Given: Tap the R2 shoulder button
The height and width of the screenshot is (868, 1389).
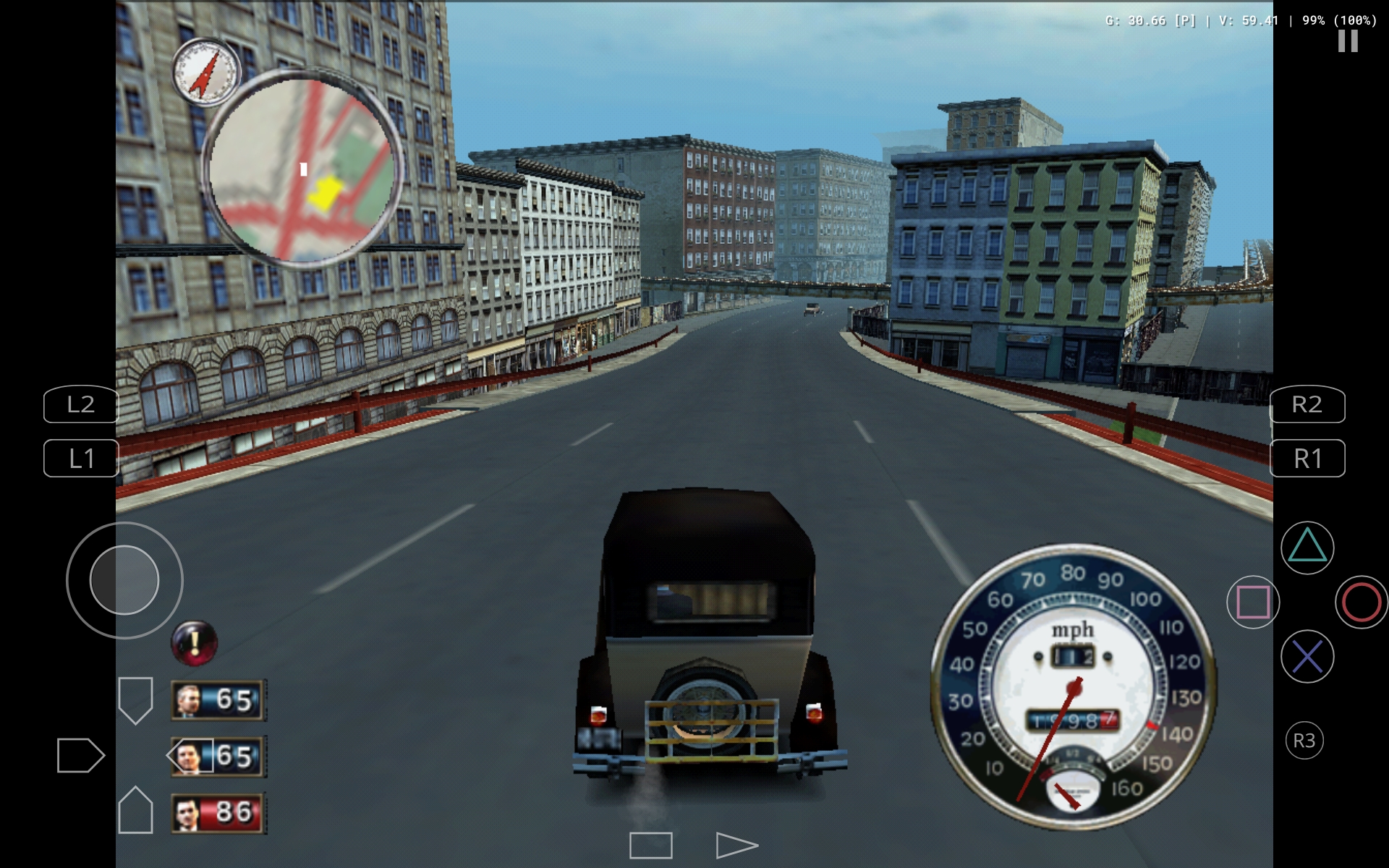Looking at the screenshot, I should [1307, 404].
